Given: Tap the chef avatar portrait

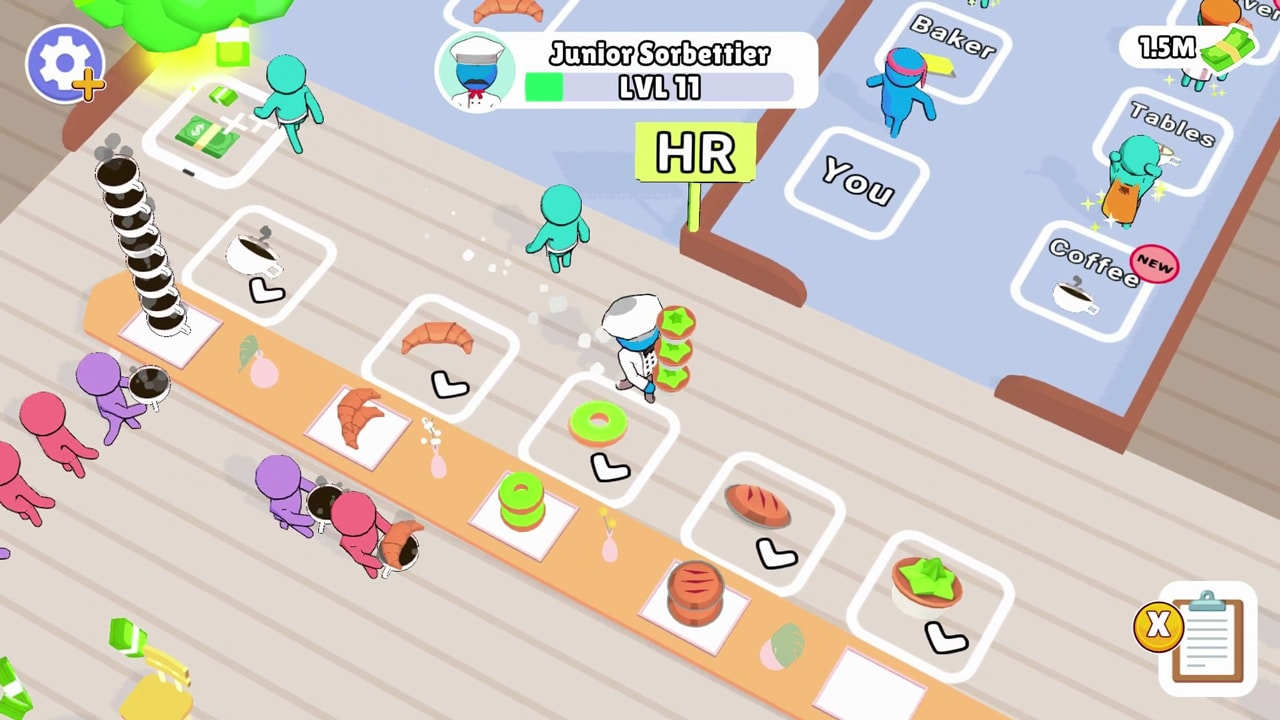Looking at the screenshot, I should pos(477,70).
